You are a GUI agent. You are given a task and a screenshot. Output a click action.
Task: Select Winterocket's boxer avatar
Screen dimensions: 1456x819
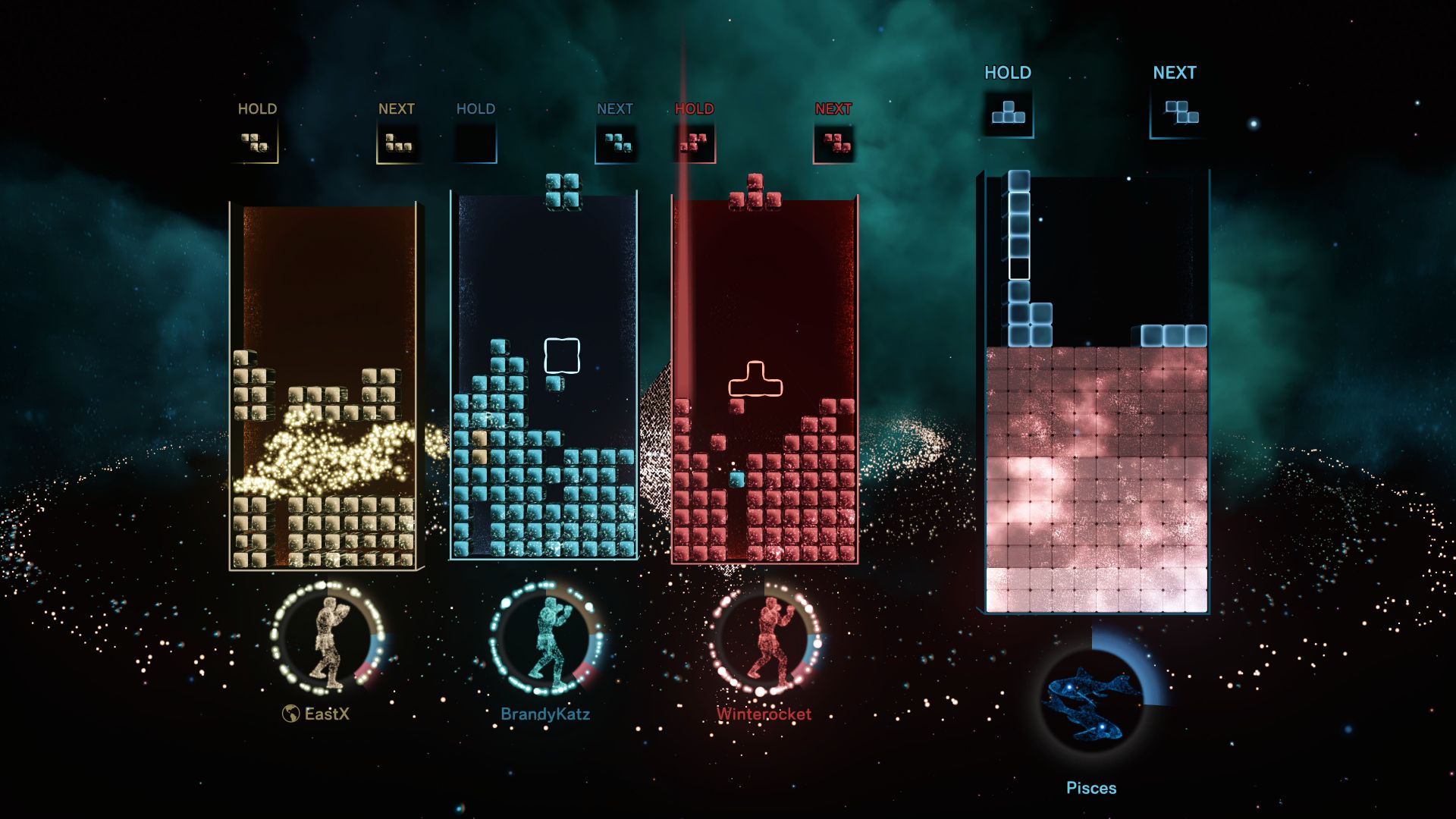[x=766, y=639]
